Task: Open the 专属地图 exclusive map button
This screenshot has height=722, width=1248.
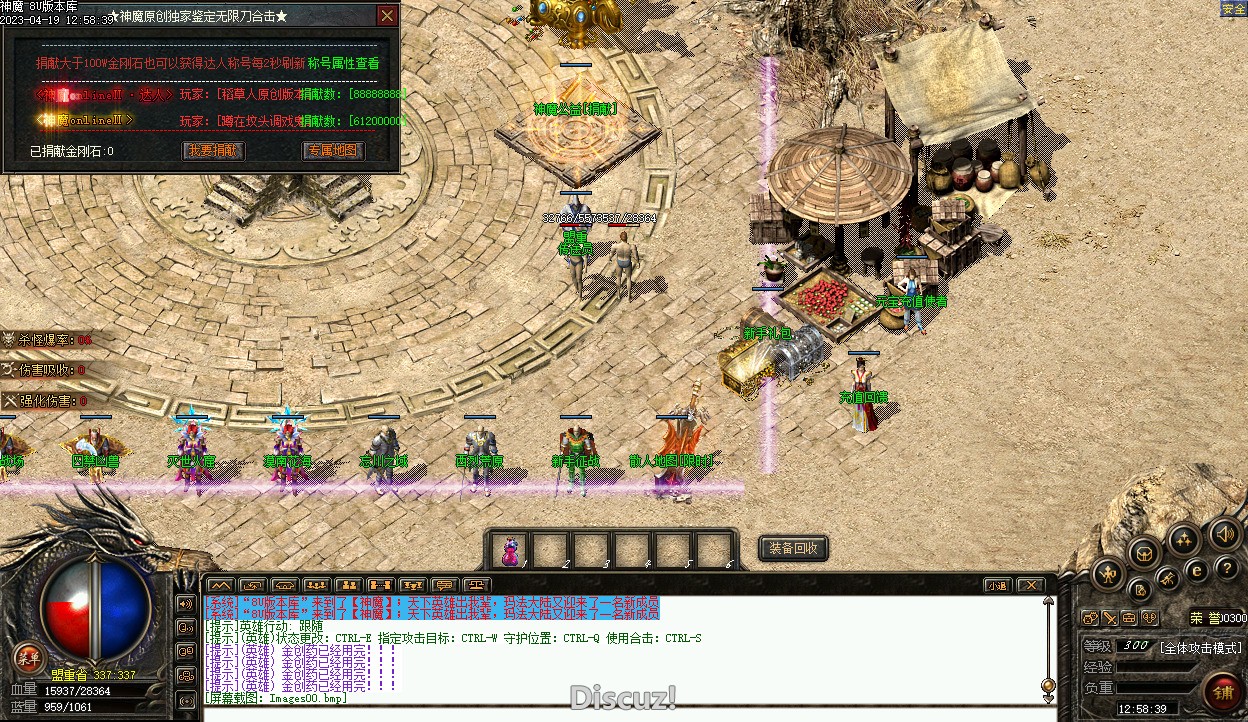Action: (333, 151)
